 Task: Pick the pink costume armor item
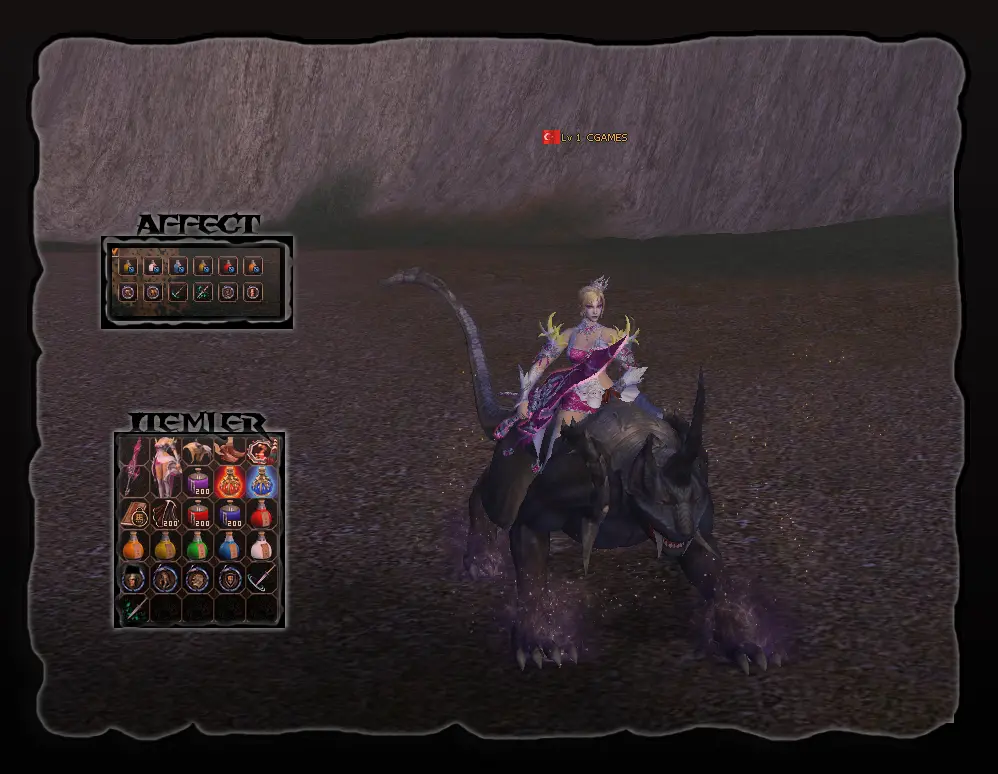166,467
